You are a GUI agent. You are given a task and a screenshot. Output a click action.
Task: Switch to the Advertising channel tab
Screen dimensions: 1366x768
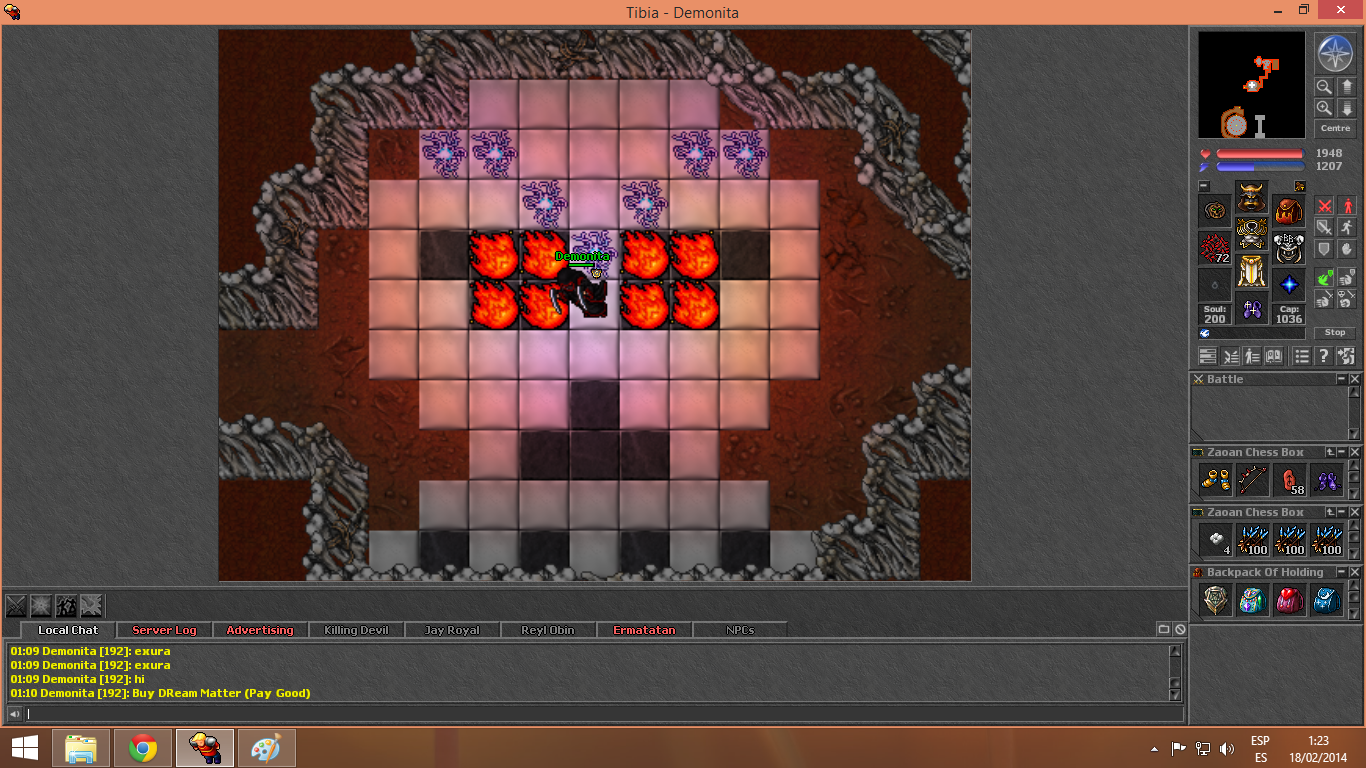pos(260,630)
